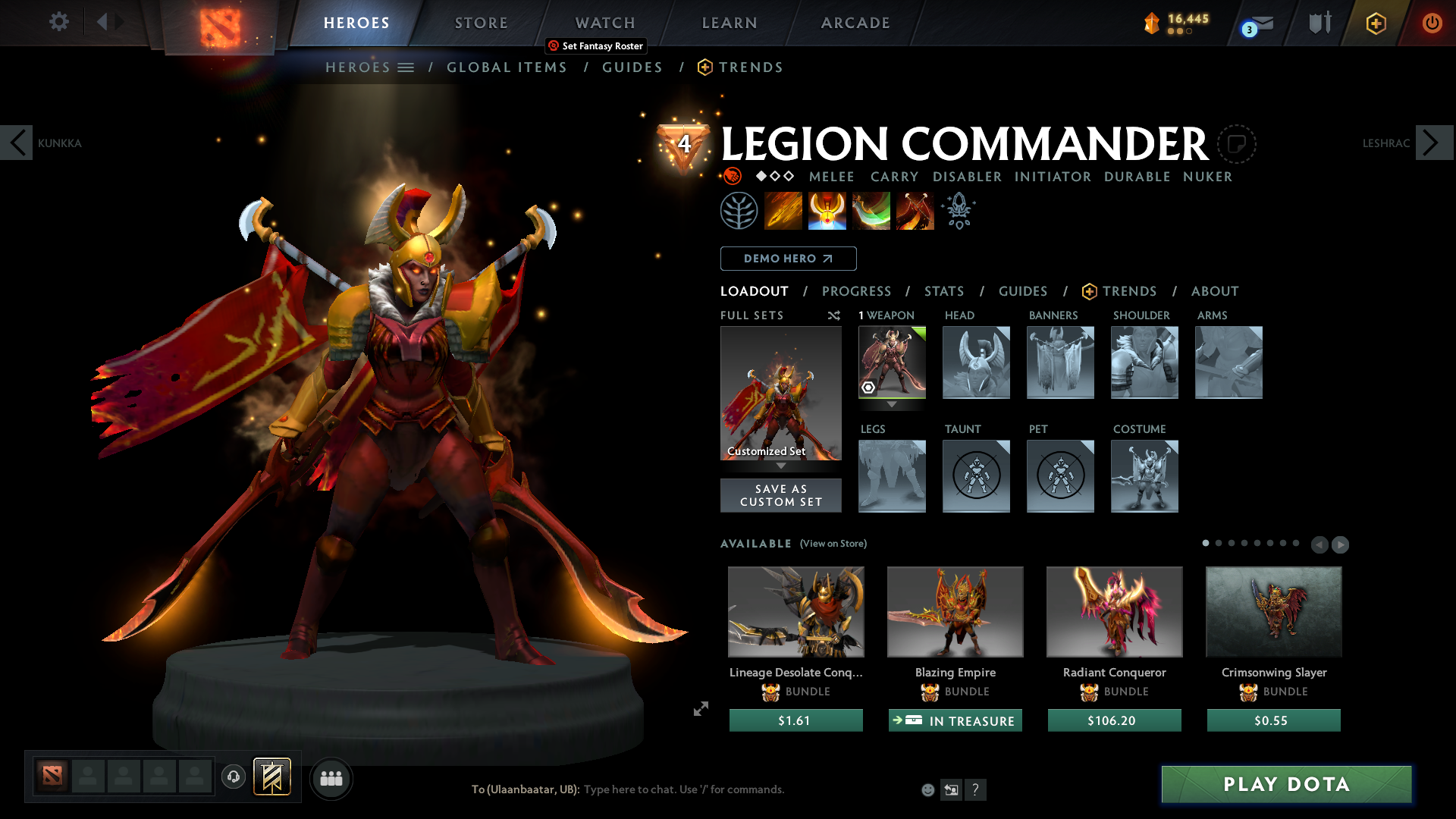Click the Press the Attack ability icon
This screenshot has width=1456, height=819.
(x=827, y=210)
